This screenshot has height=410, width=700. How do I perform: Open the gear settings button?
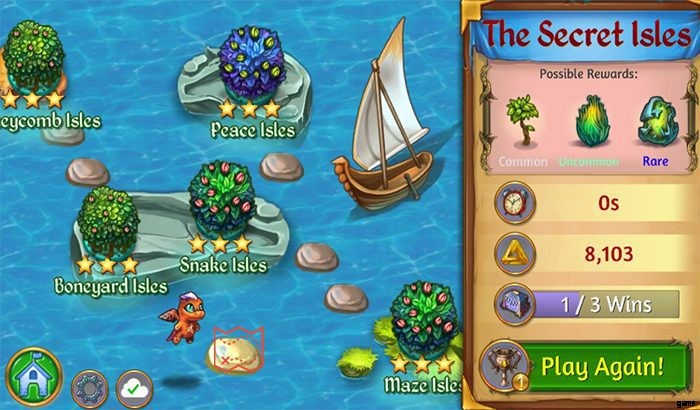coord(86,385)
